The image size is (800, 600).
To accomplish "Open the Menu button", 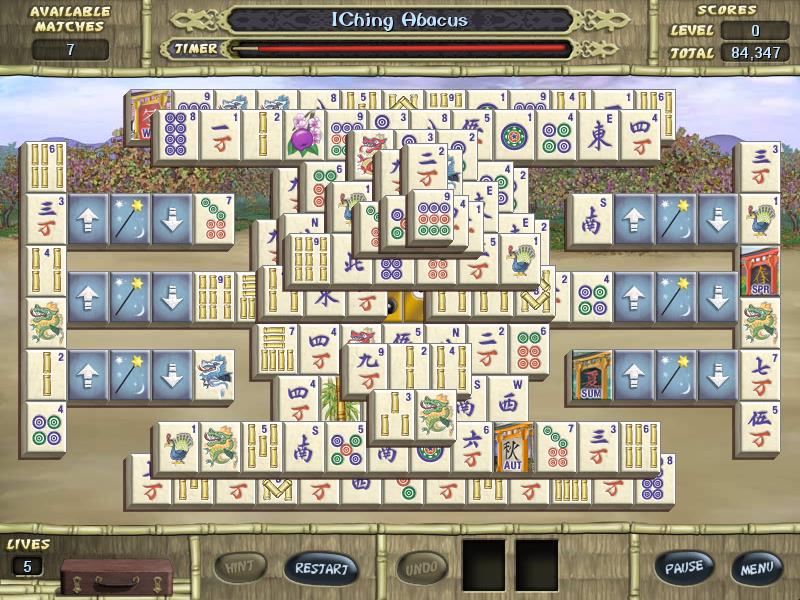I will point(755,568).
